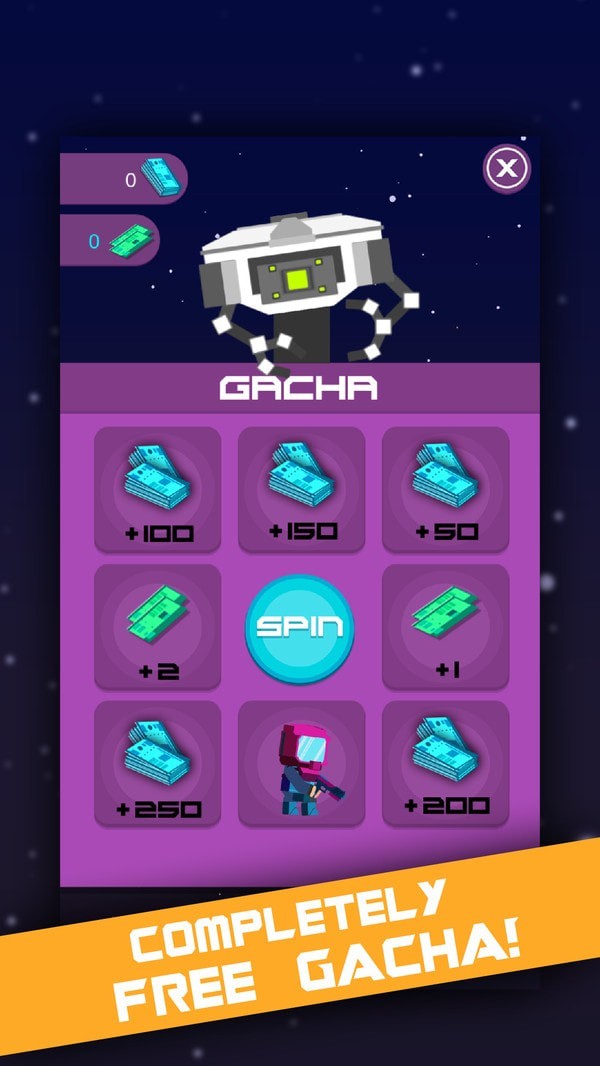The height and width of the screenshot is (1066, 600).
Task: Choose the +1 green ticket tile
Action: (445, 626)
